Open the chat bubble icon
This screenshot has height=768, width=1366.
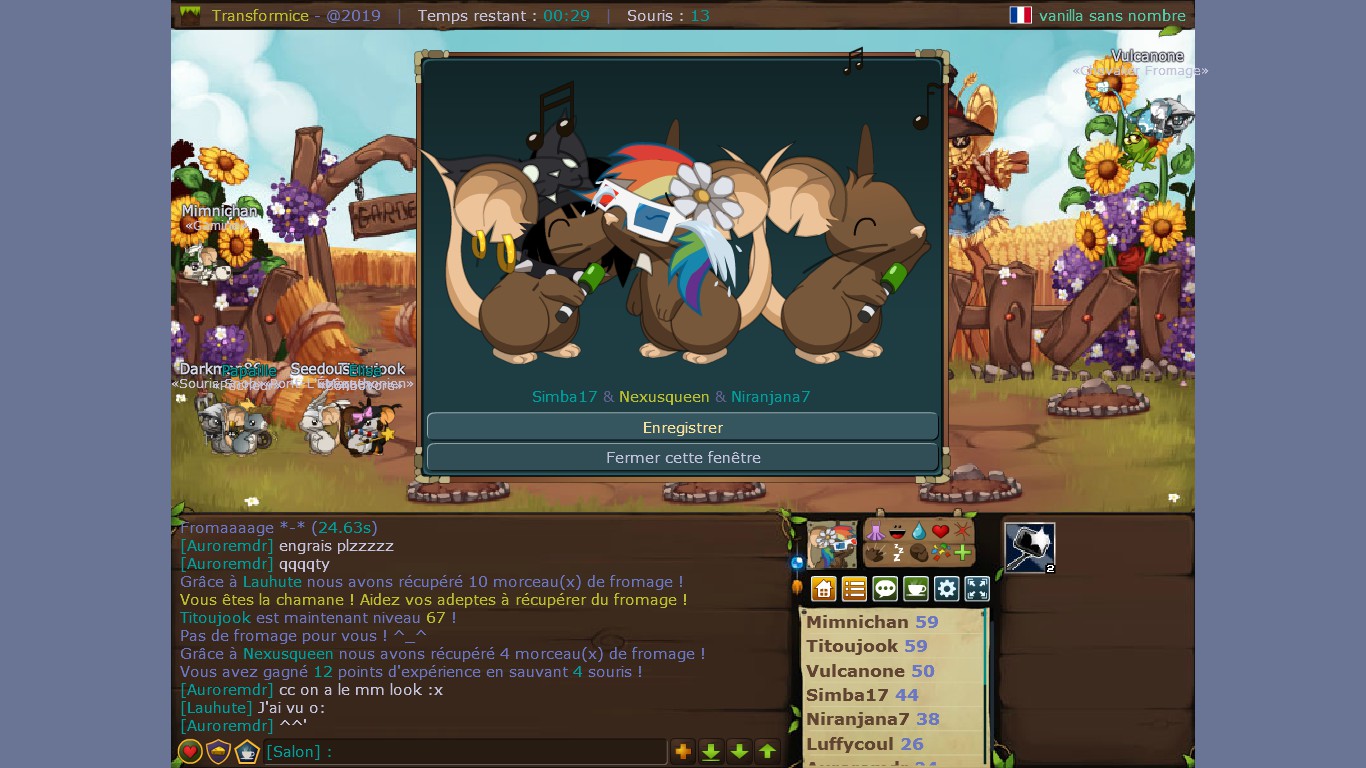[885, 589]
